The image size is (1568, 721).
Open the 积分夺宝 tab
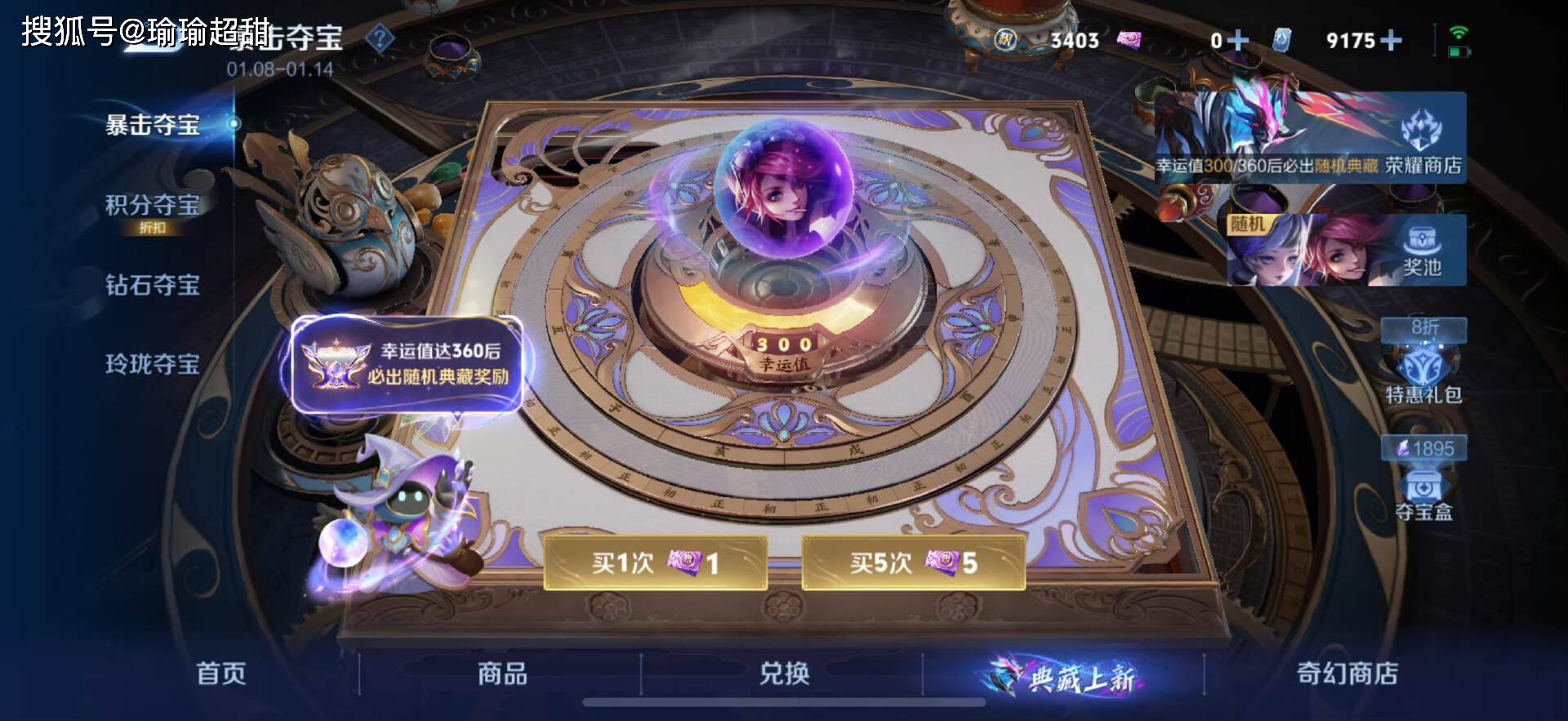153,206
